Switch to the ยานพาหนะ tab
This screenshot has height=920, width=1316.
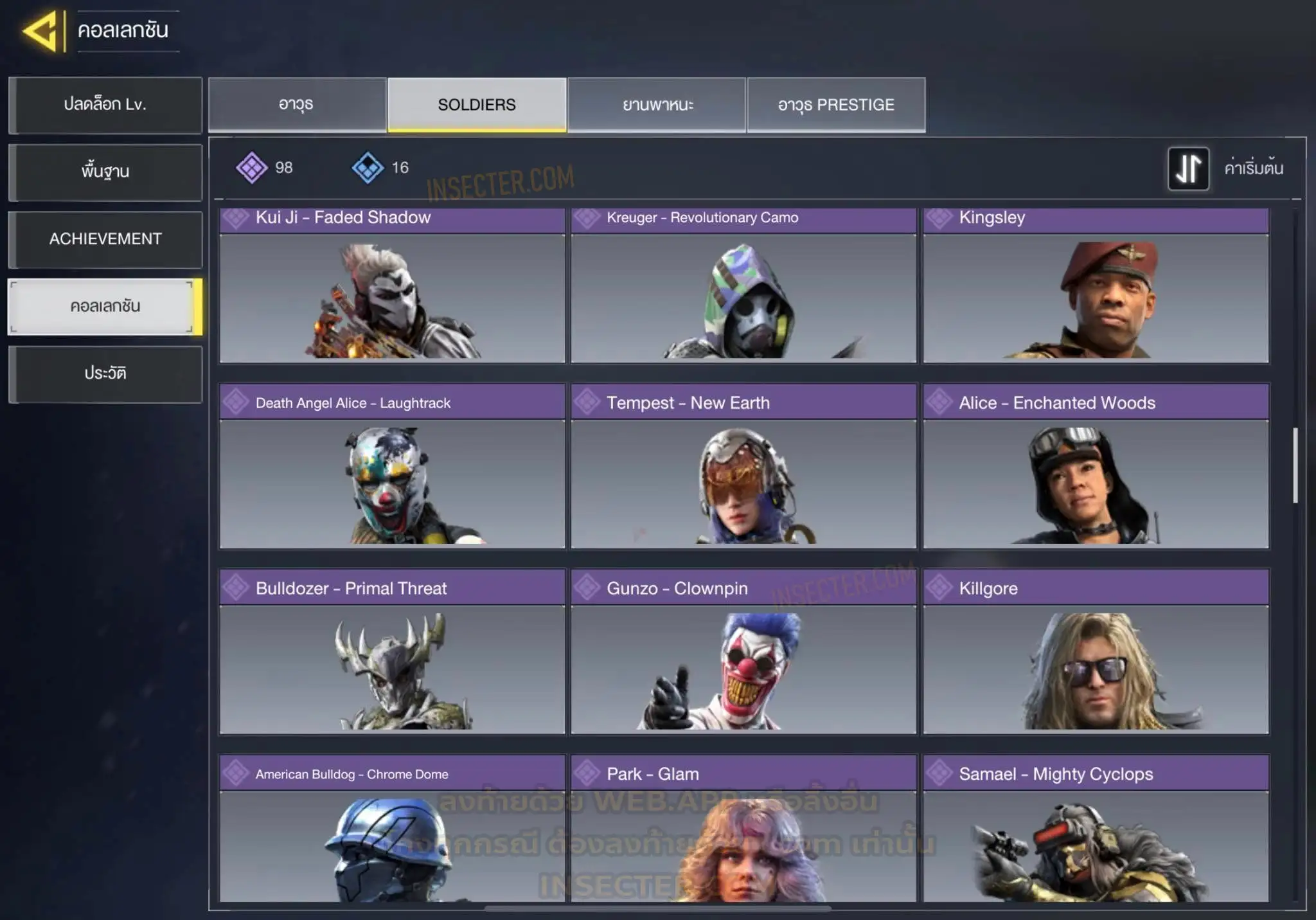point(657,105)
